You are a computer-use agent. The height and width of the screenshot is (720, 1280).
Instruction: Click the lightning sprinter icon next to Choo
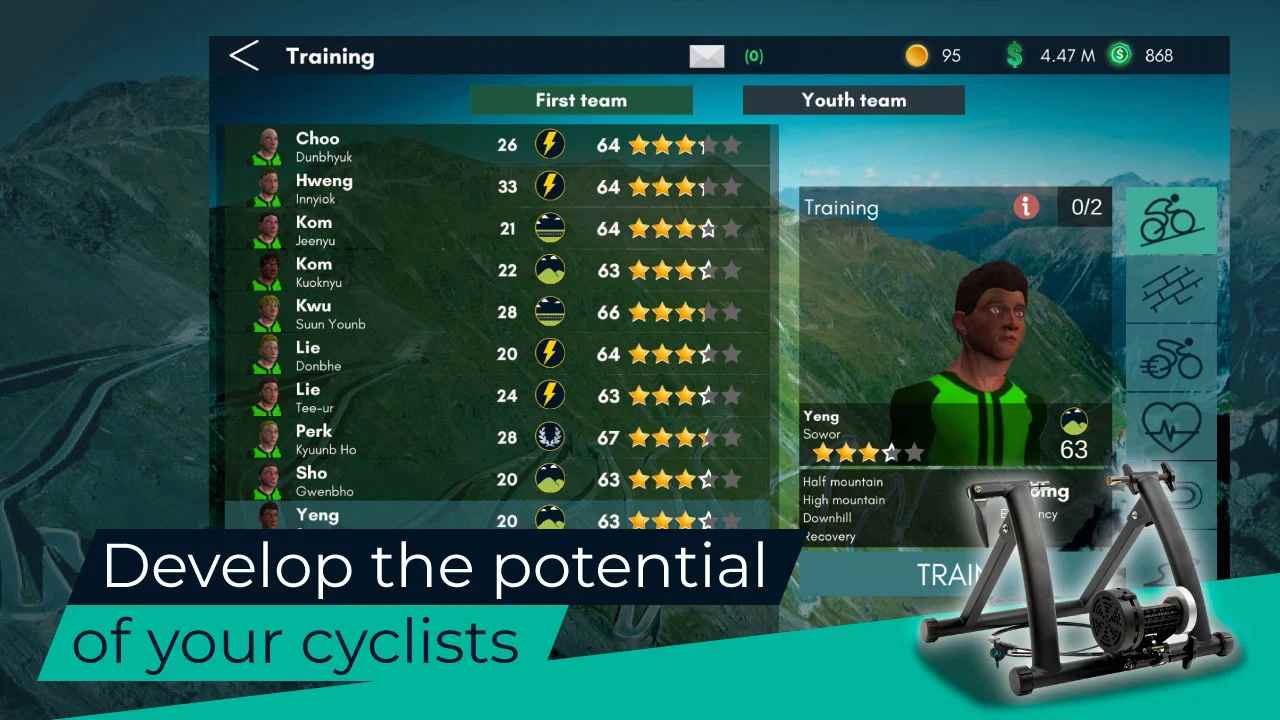click(x=550, y=144)
